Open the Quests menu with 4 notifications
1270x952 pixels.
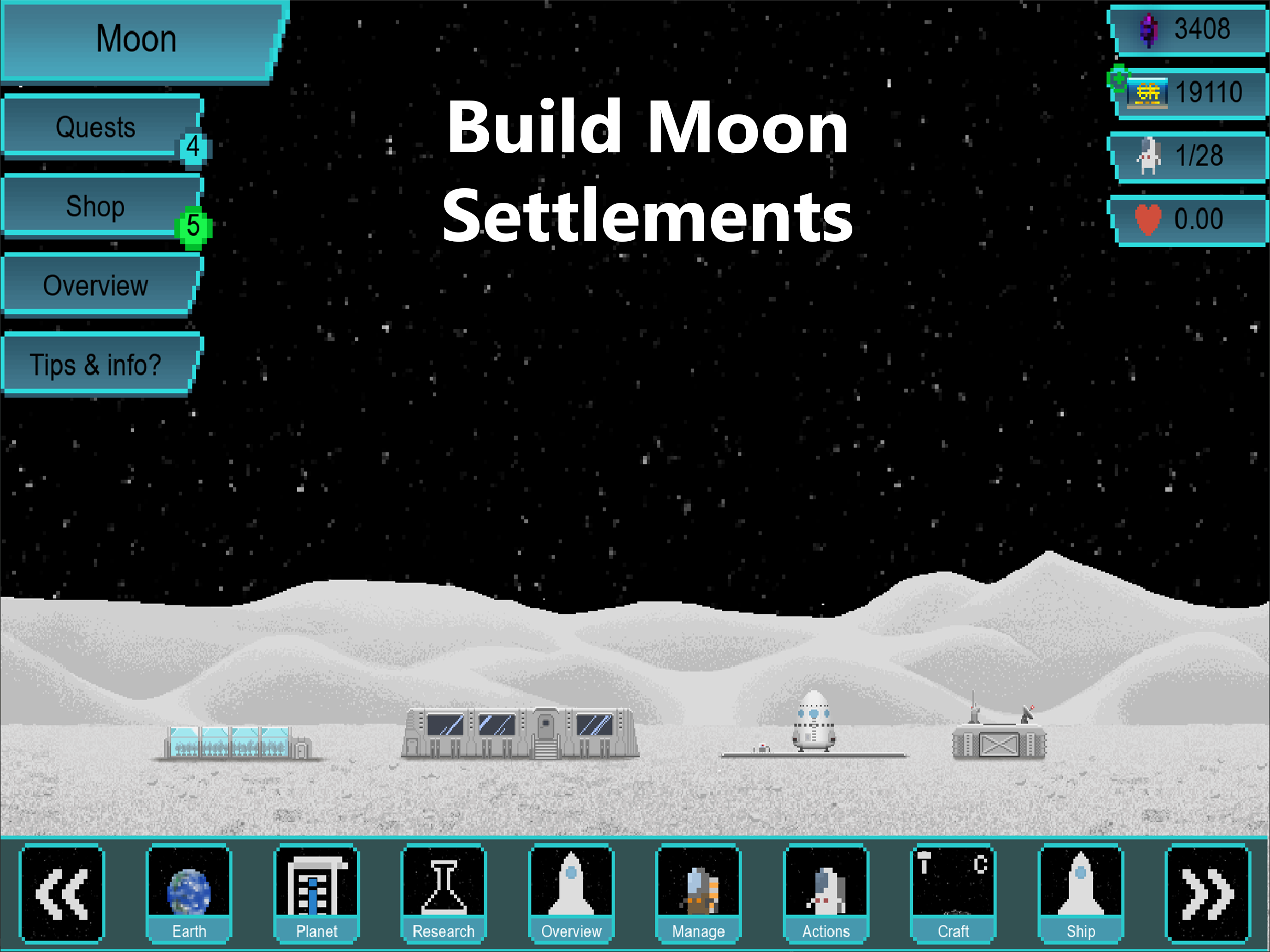96,127
